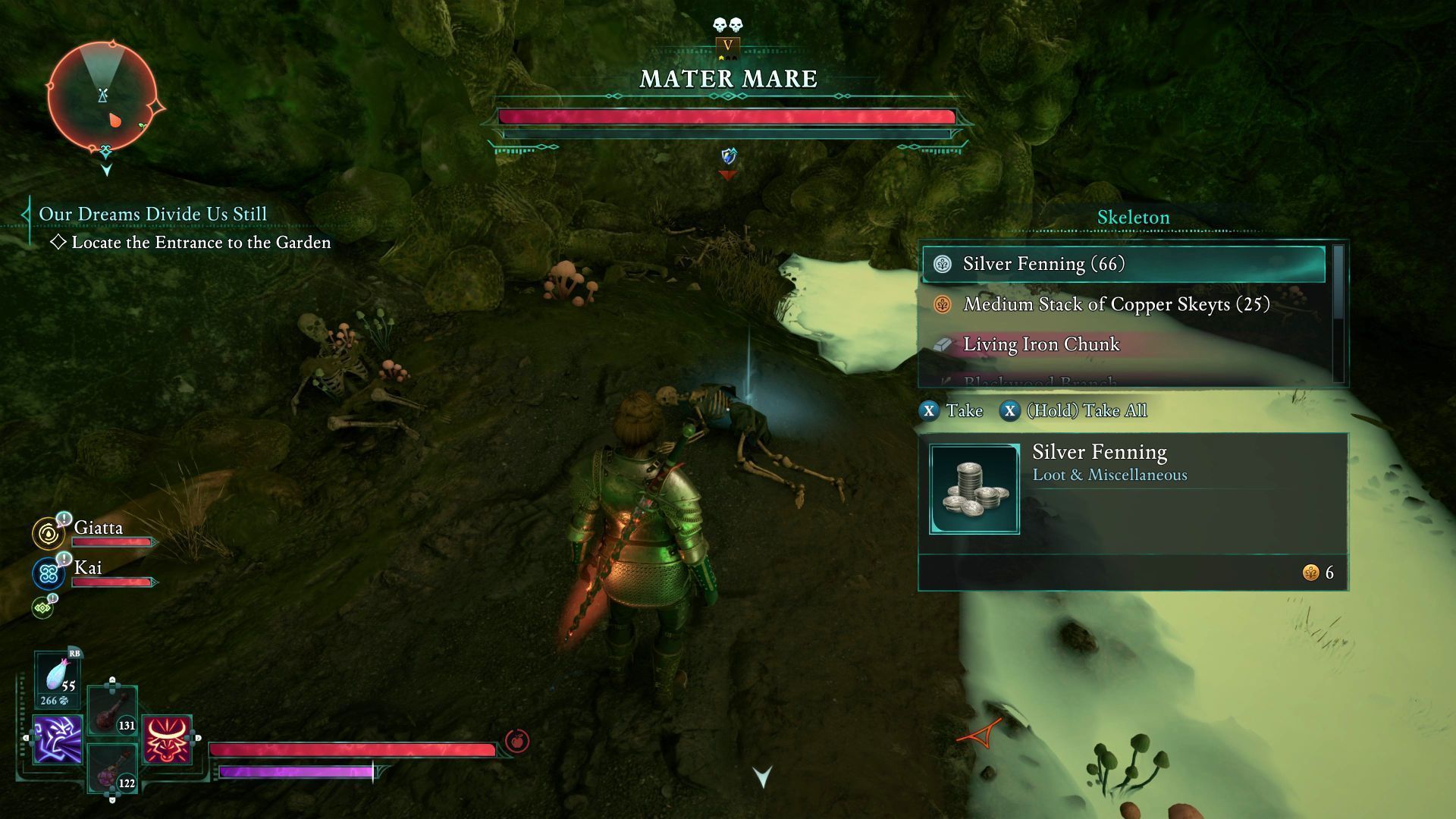Select the Silver Fenning (66) loot row
Viewport: 1456px width, 819px height.
pyautogui.click(x=1123, y=264)
